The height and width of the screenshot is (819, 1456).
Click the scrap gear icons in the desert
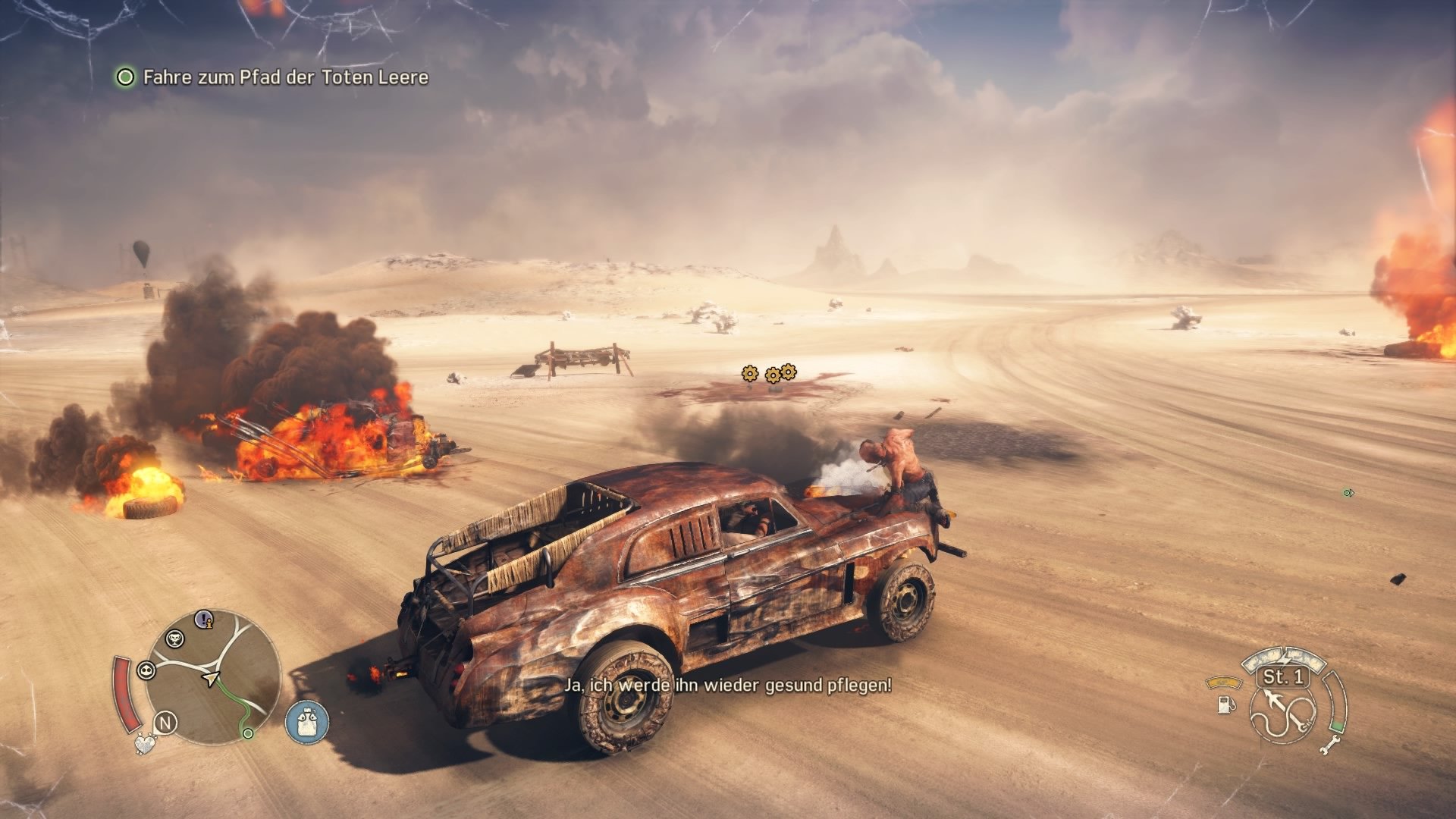tap(766, 373)
